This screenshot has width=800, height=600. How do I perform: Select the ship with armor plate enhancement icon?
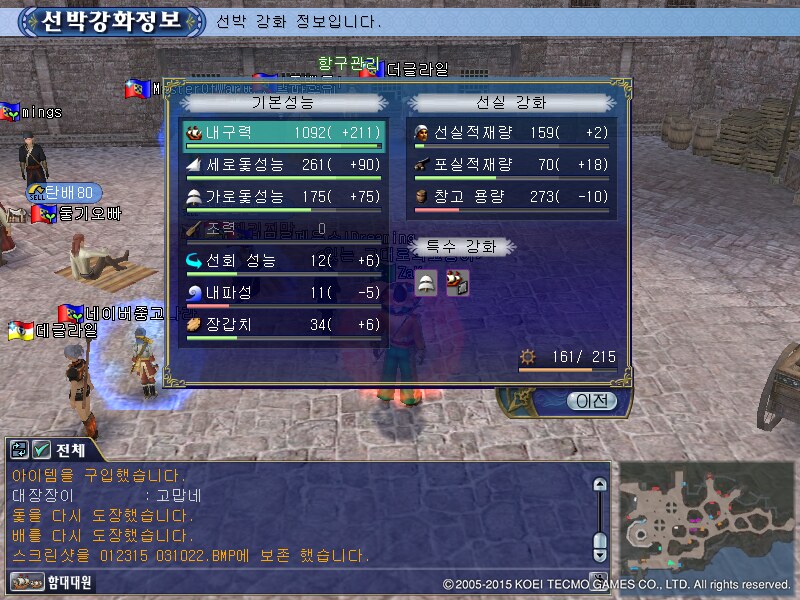click(456, 283)
